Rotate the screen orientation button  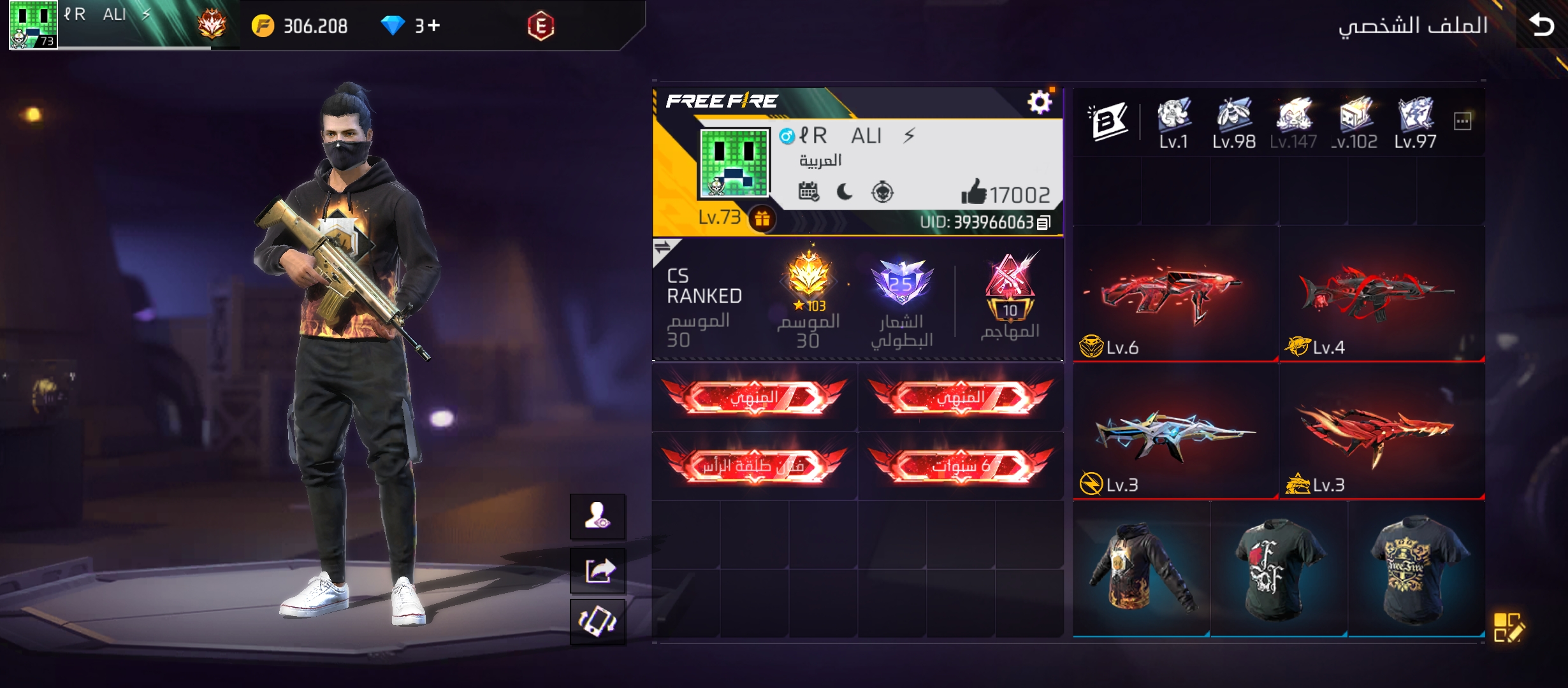[x=598, y=621]
